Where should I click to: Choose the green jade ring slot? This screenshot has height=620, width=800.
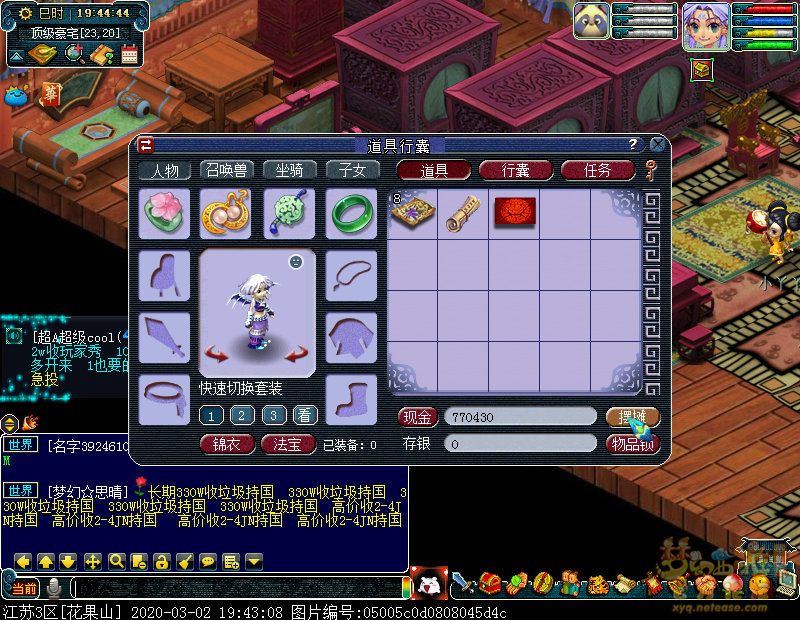pyautogui.click(x=351, y=213)
